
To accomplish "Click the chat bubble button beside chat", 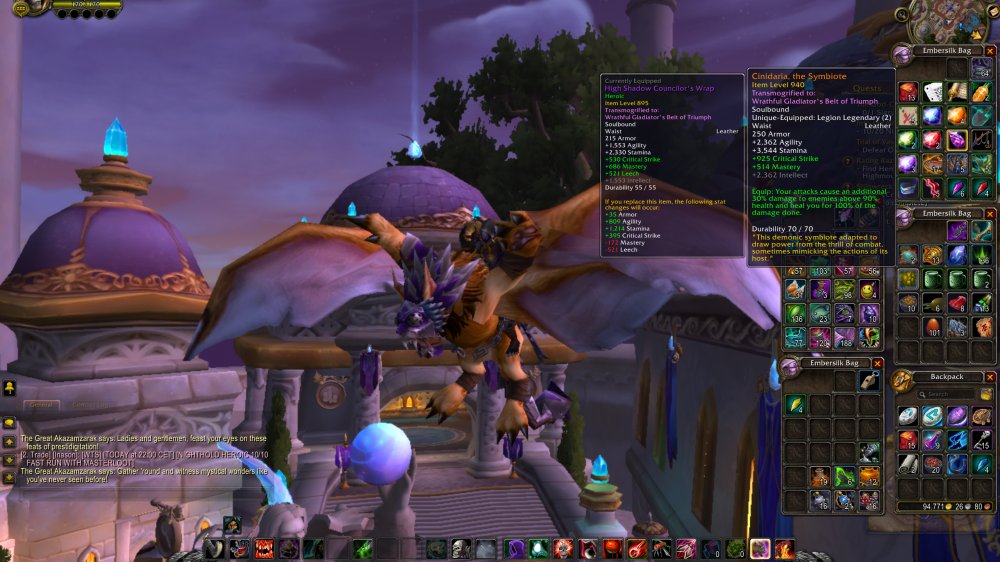I will 8,423.
